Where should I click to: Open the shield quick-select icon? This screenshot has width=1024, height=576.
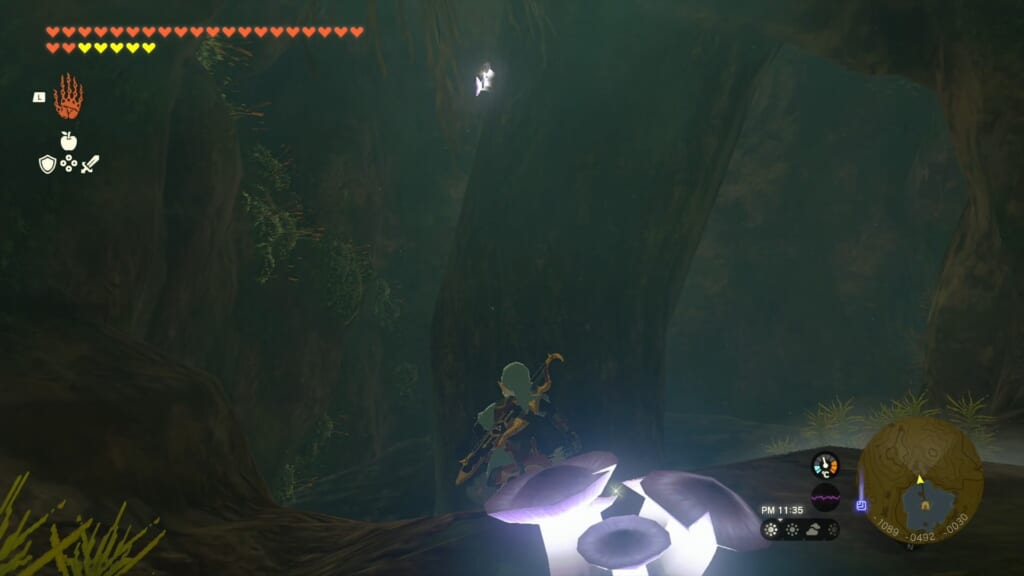(x=47, y=164)
